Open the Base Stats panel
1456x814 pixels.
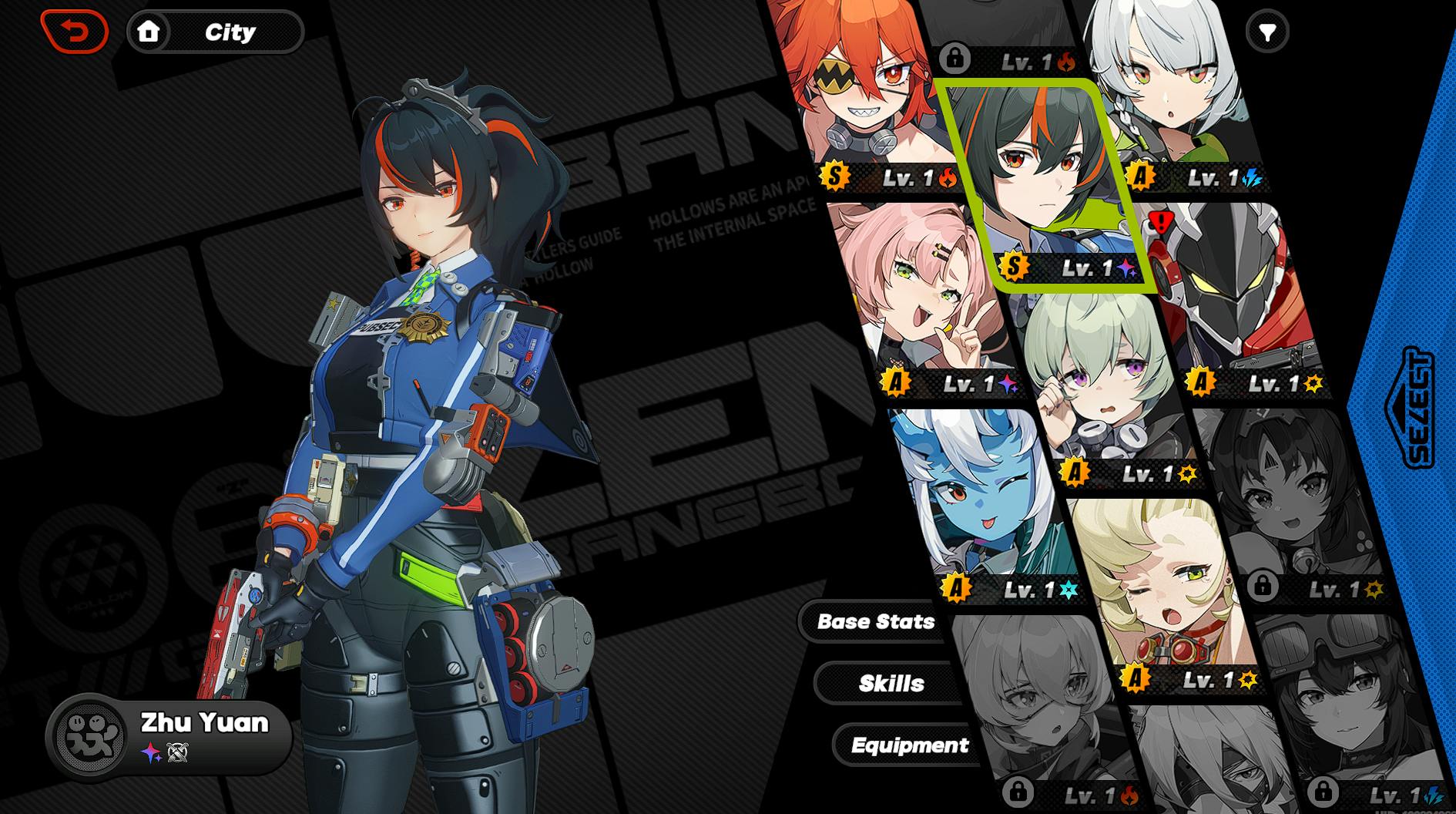click(875, 621)
